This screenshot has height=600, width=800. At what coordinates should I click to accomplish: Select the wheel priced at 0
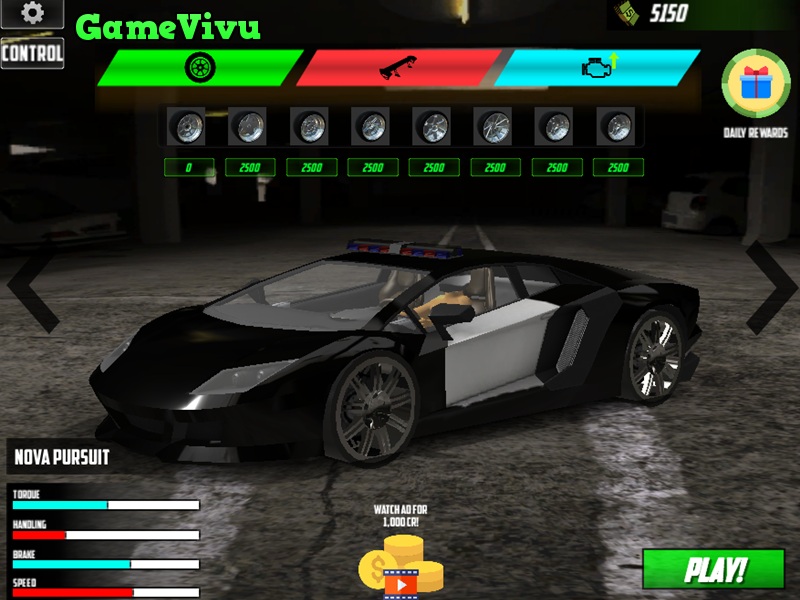[x=187, y=127]
